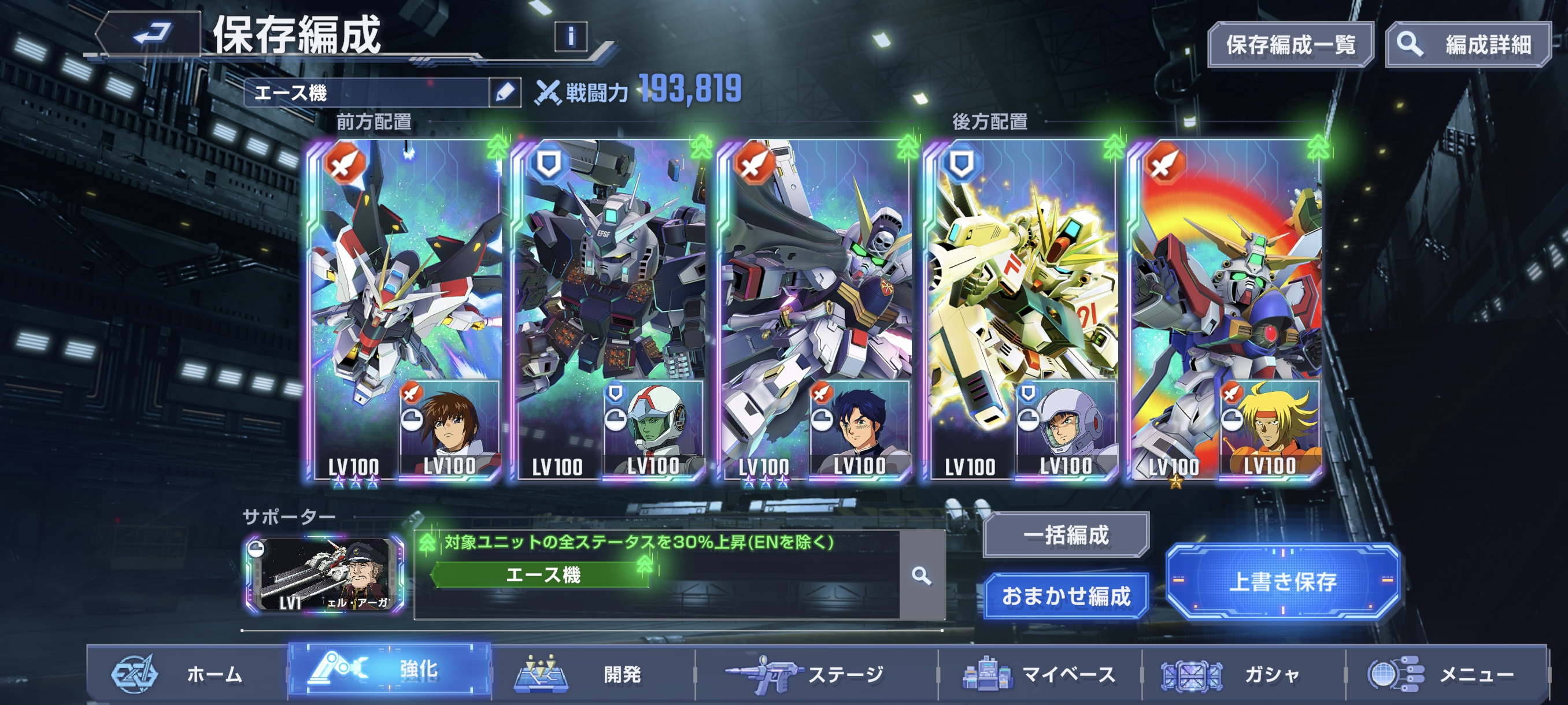Switch to the 開発 development tab
This screenshot has height=705, width=1568.
(592, 674)
